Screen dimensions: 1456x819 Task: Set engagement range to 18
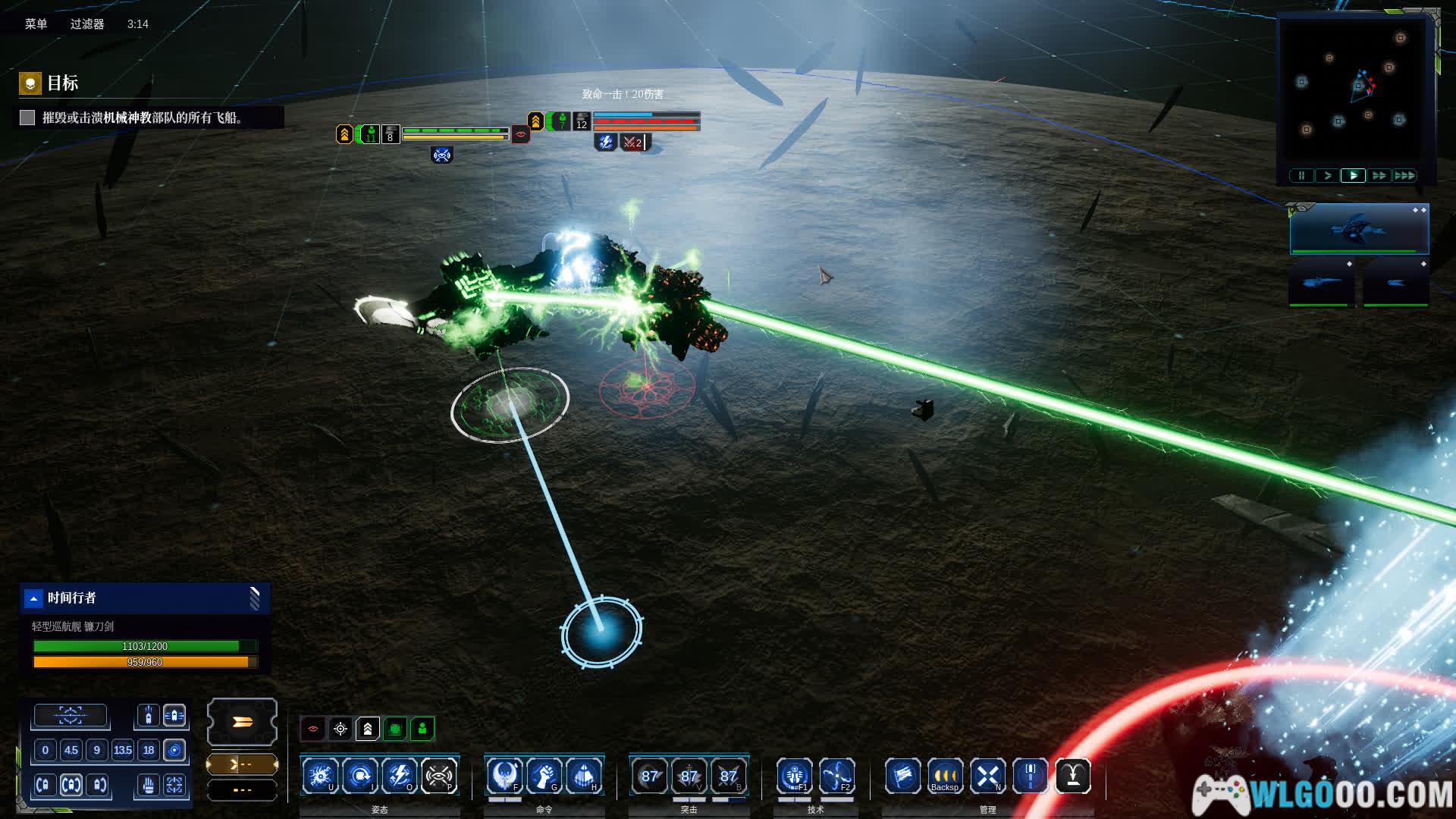coord(149,750)
